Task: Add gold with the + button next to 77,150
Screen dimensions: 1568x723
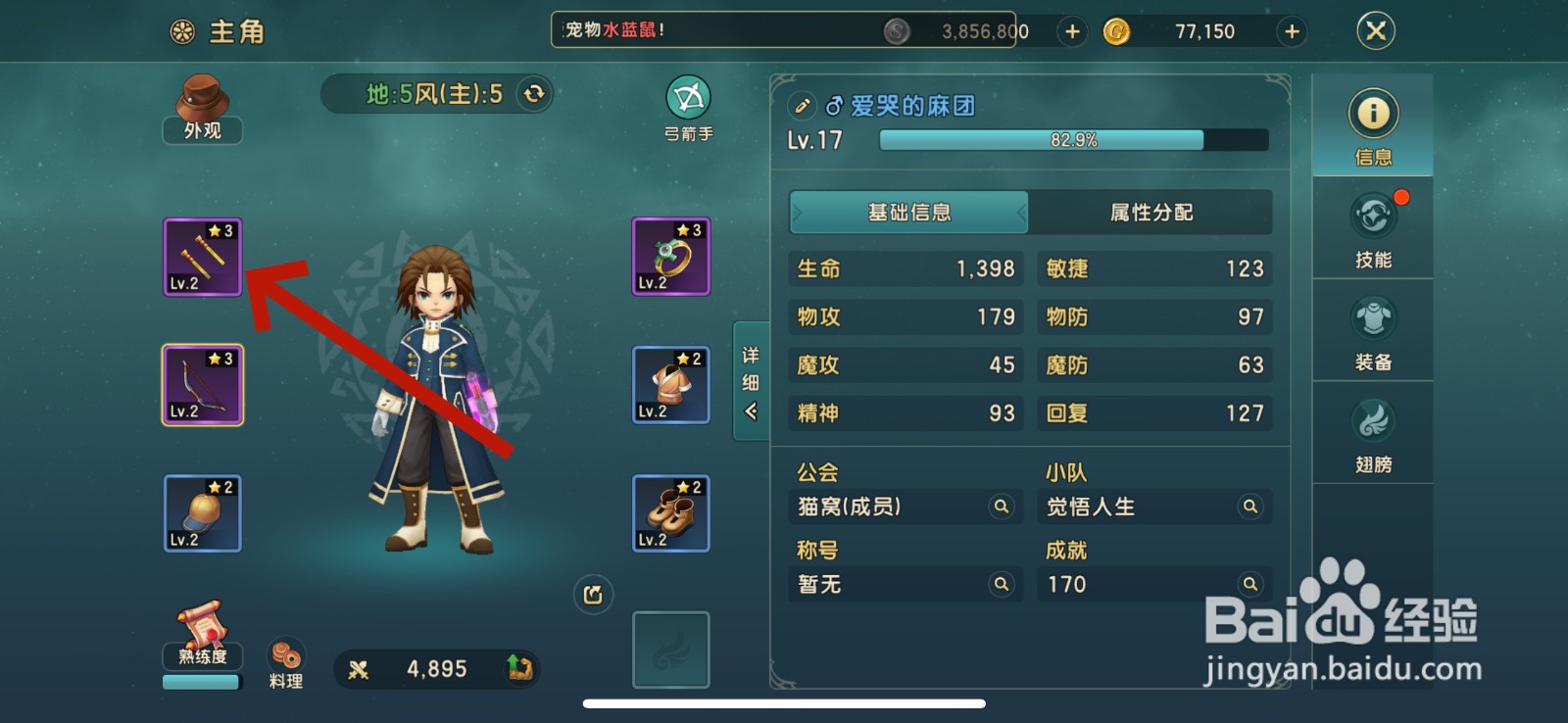Action: 1290,31
